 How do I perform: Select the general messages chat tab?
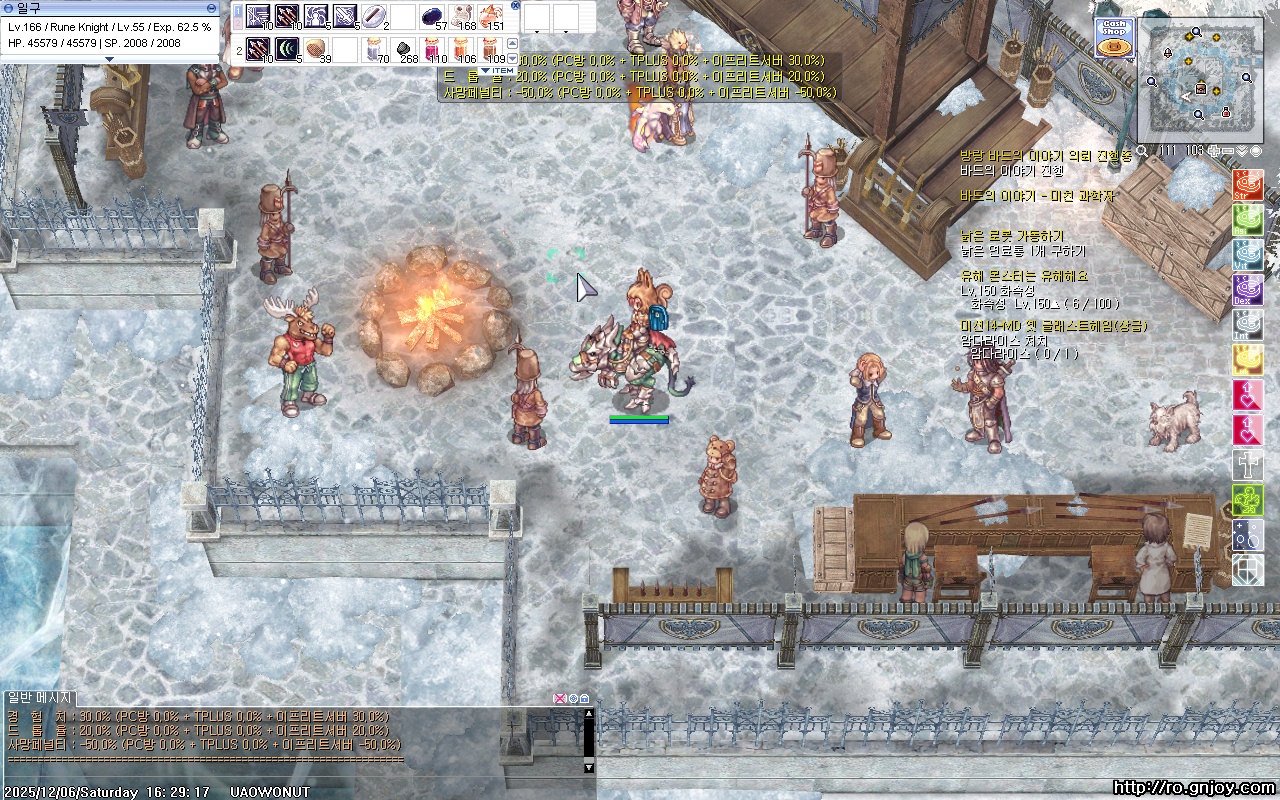(x=39, y=697)
